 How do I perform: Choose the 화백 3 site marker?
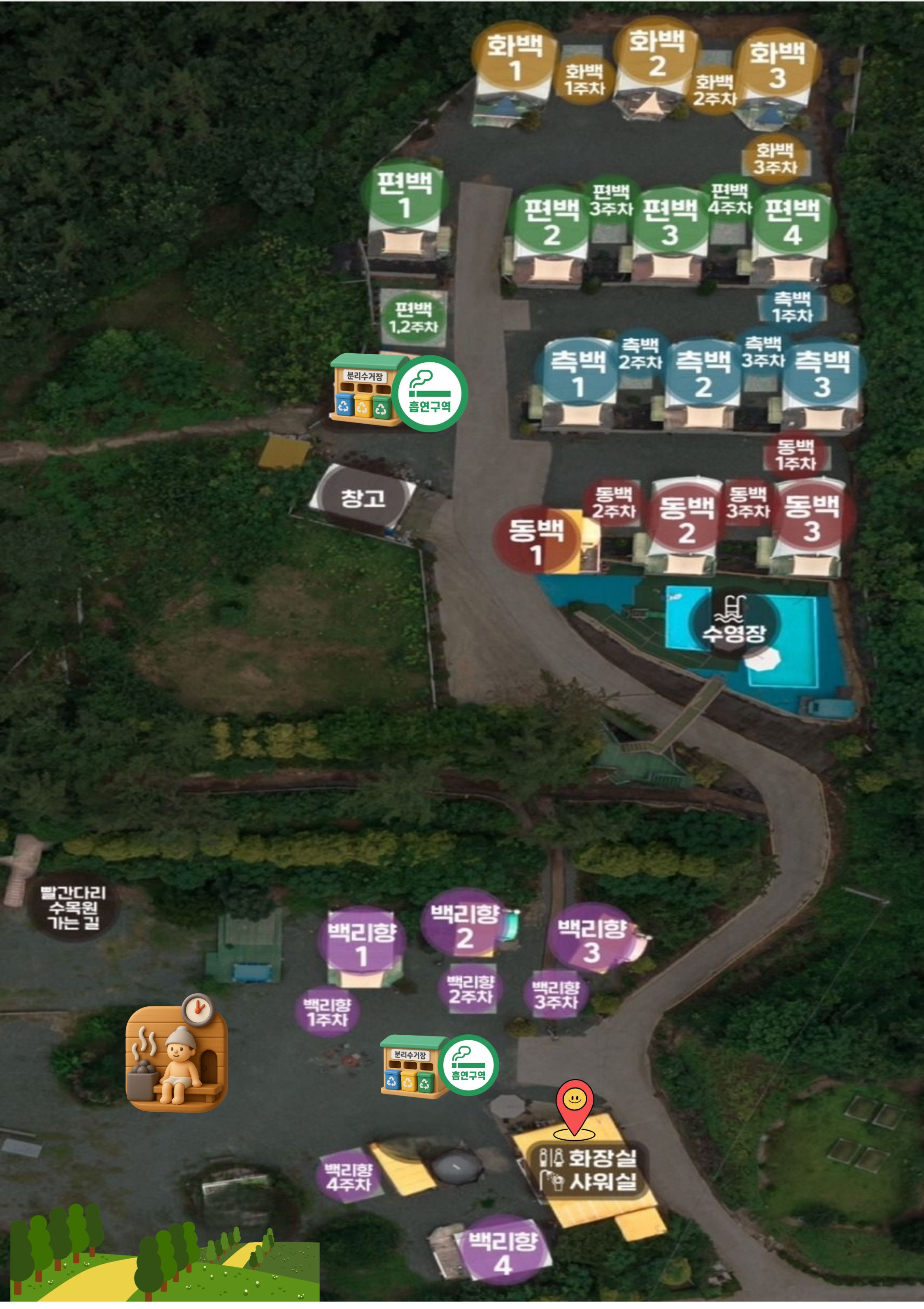[777, 65]
